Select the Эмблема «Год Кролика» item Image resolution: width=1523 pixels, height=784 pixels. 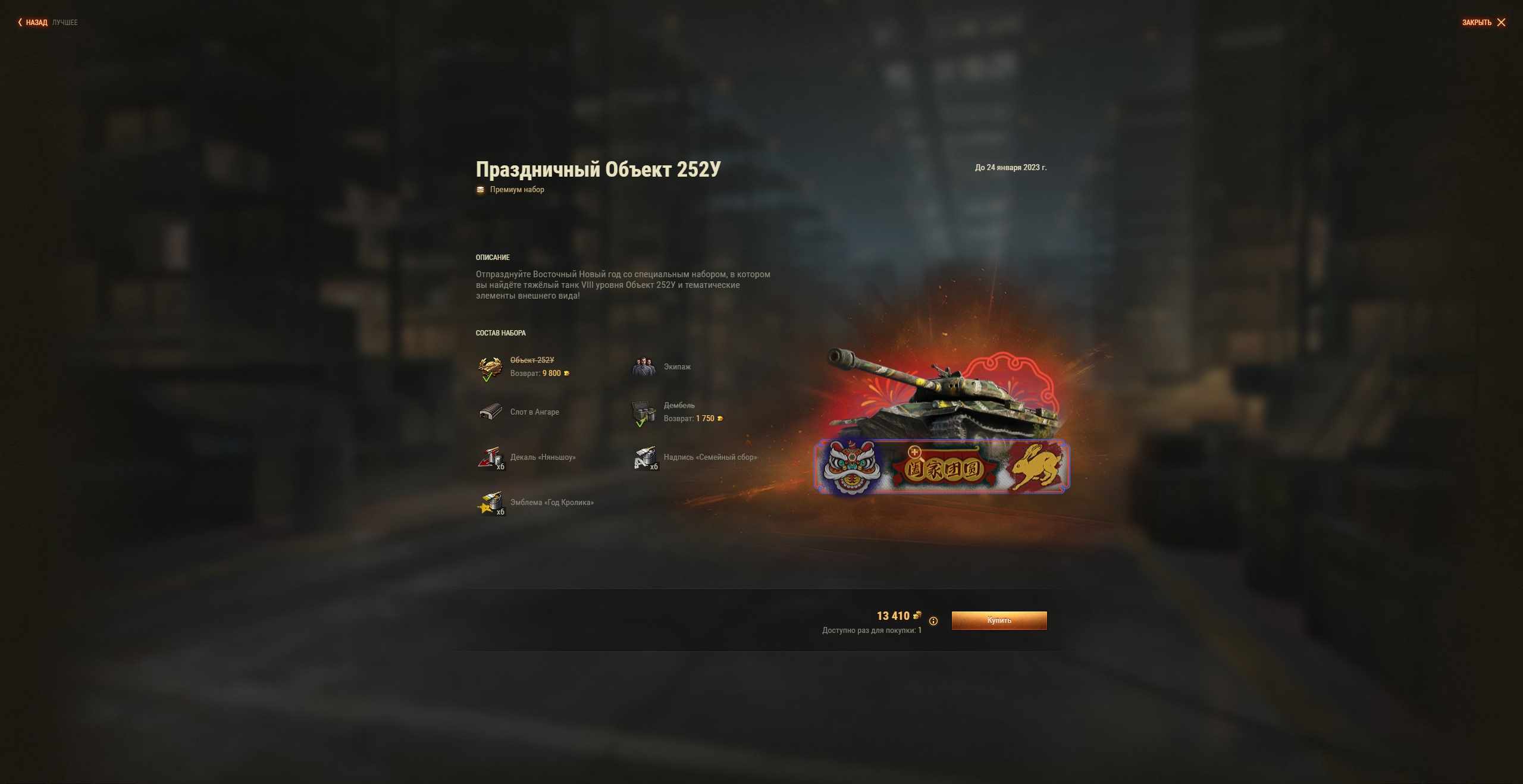490,503
